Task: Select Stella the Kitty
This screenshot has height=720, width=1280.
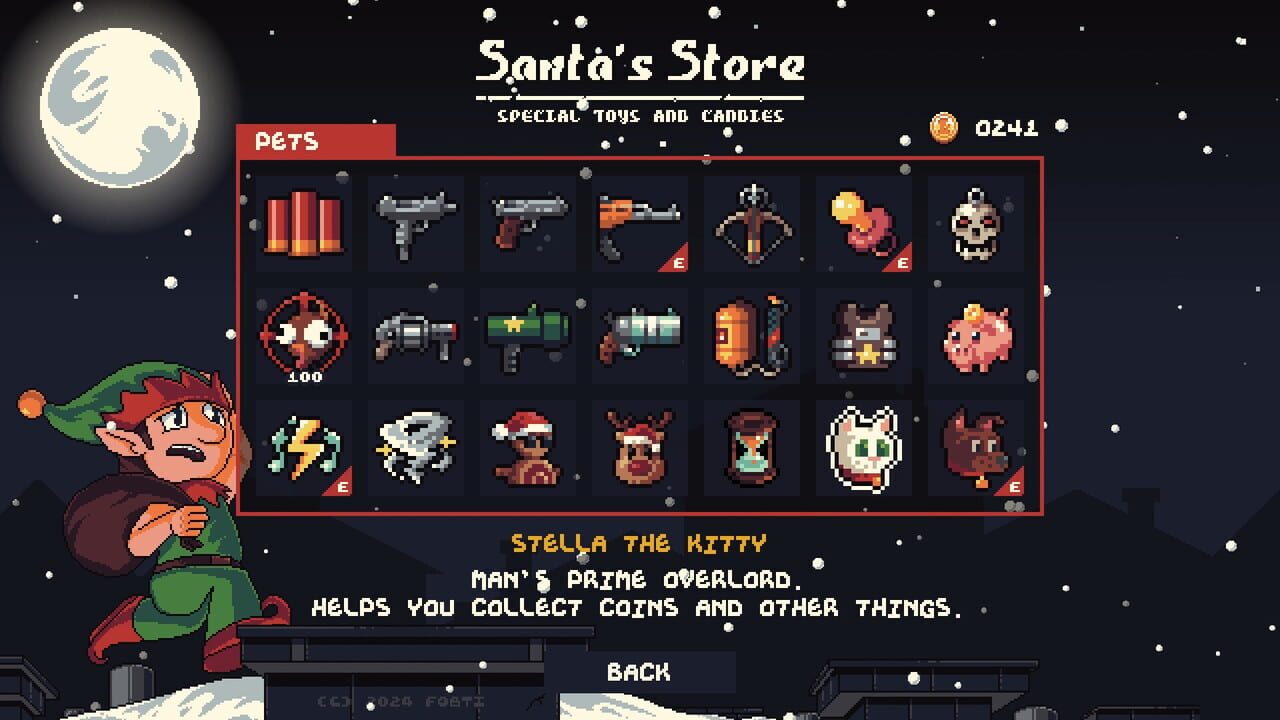Action: pyautogui.click(x=863, y=448)
